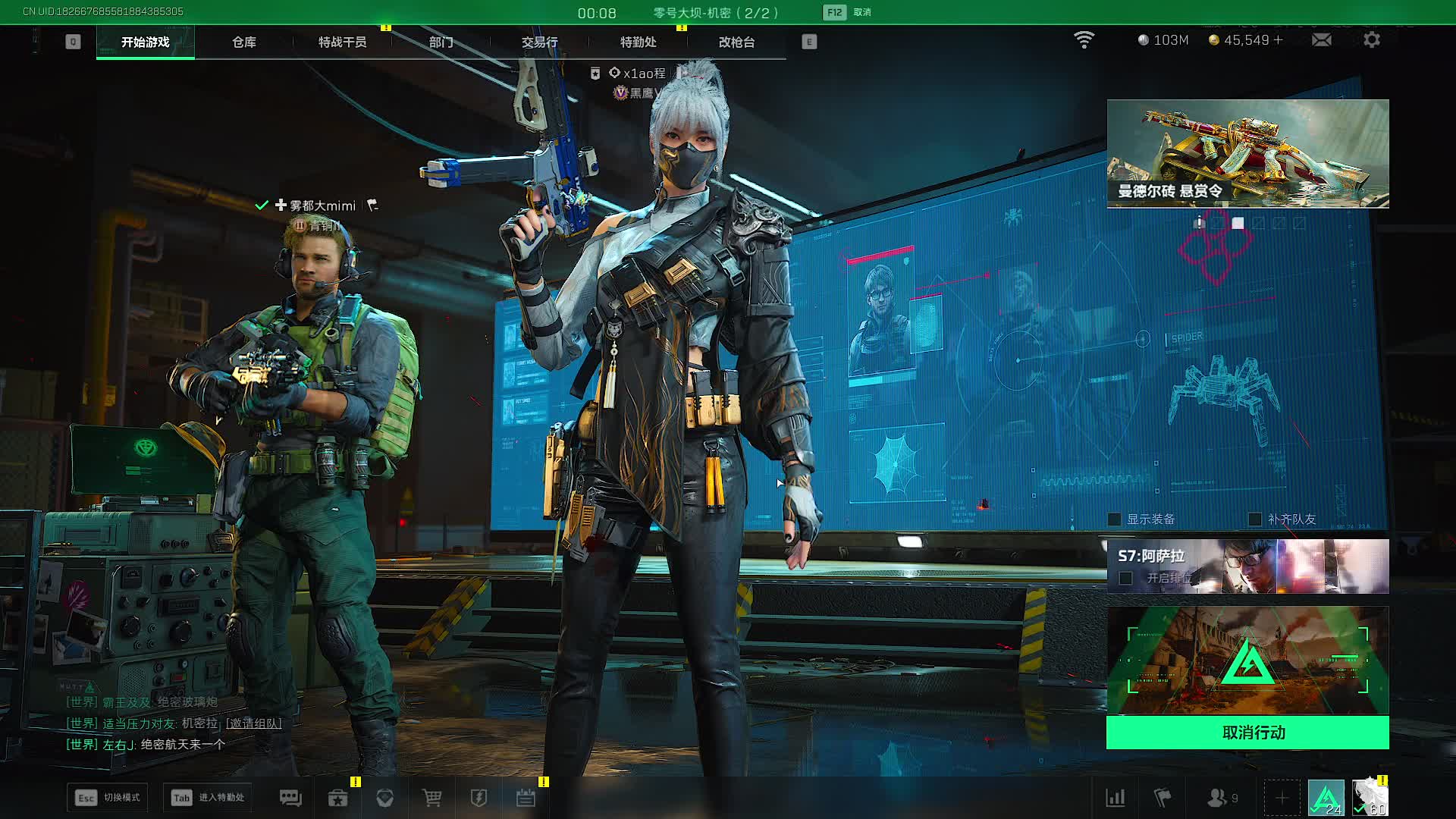The width and height of the screenshot is (1456, 819).
Task: Toggle the 显示装备 checkbox
Action: tap(1115, 519)
